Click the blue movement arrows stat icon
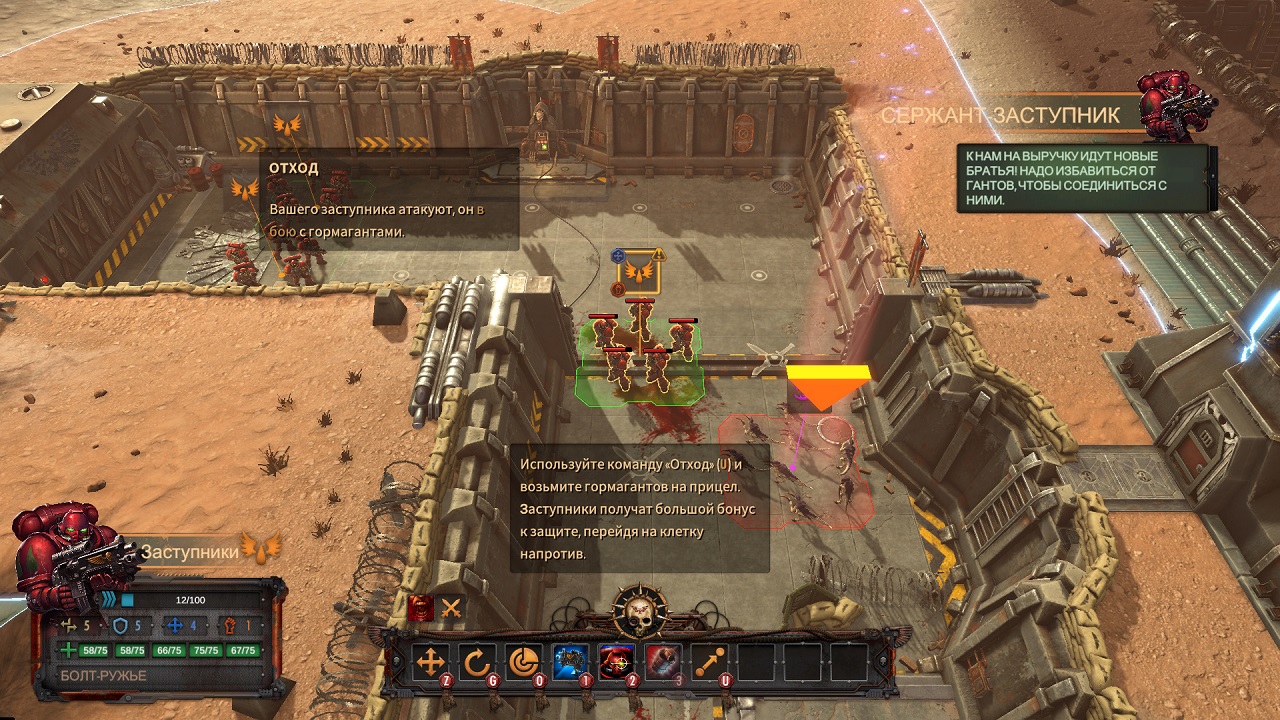The width and height of the screenshot is (1280, 720). (174, 624)
